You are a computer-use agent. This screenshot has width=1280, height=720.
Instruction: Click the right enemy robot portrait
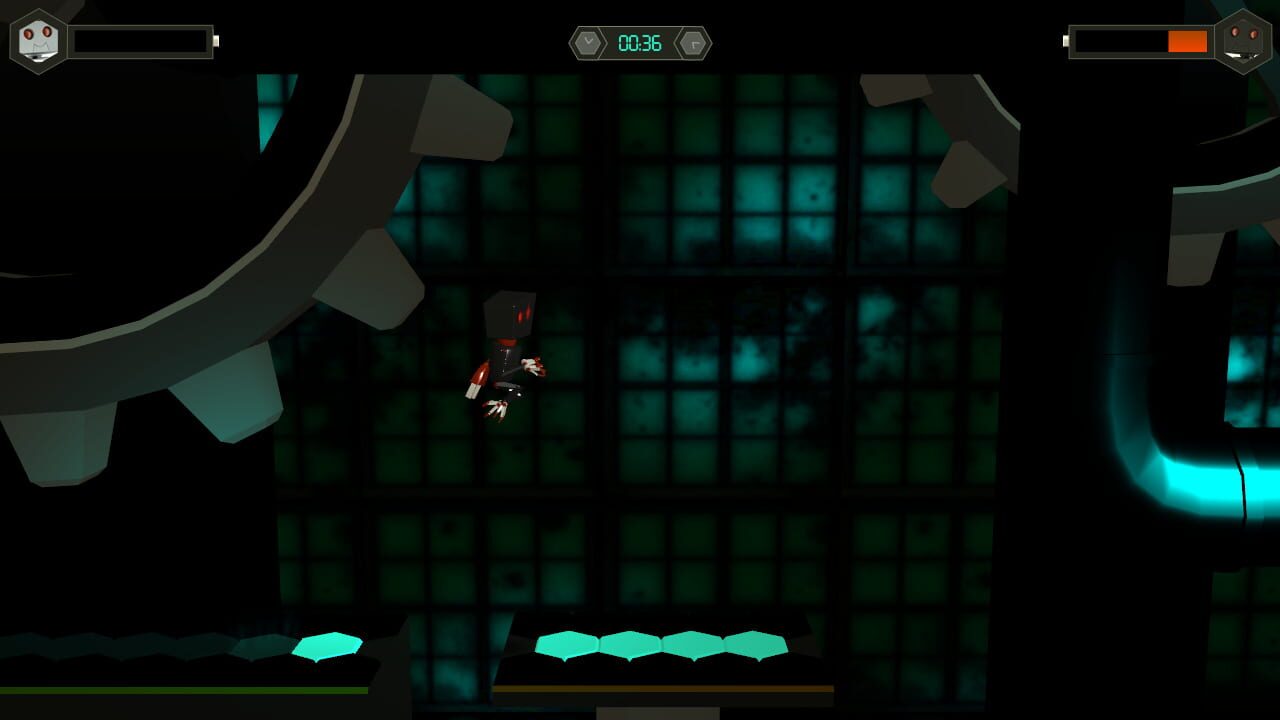(x=1244, y=40)
